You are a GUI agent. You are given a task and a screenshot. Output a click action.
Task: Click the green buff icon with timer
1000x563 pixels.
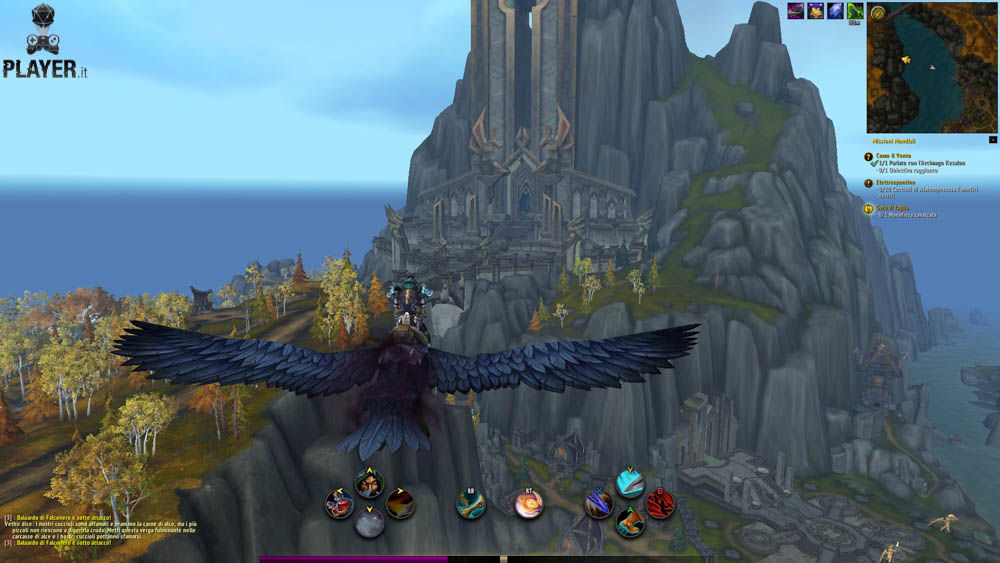click(854, 10)
